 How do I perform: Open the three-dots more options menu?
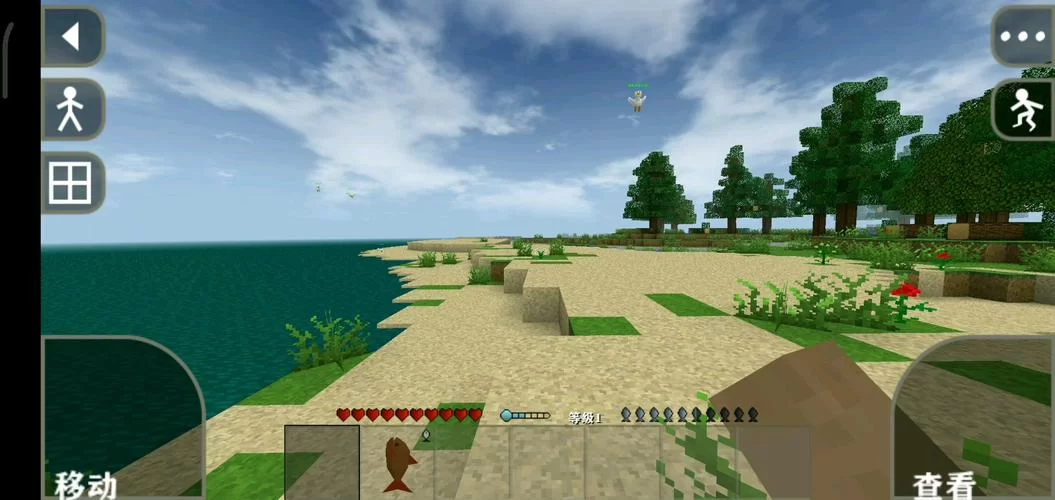(x=1022, y=37)
